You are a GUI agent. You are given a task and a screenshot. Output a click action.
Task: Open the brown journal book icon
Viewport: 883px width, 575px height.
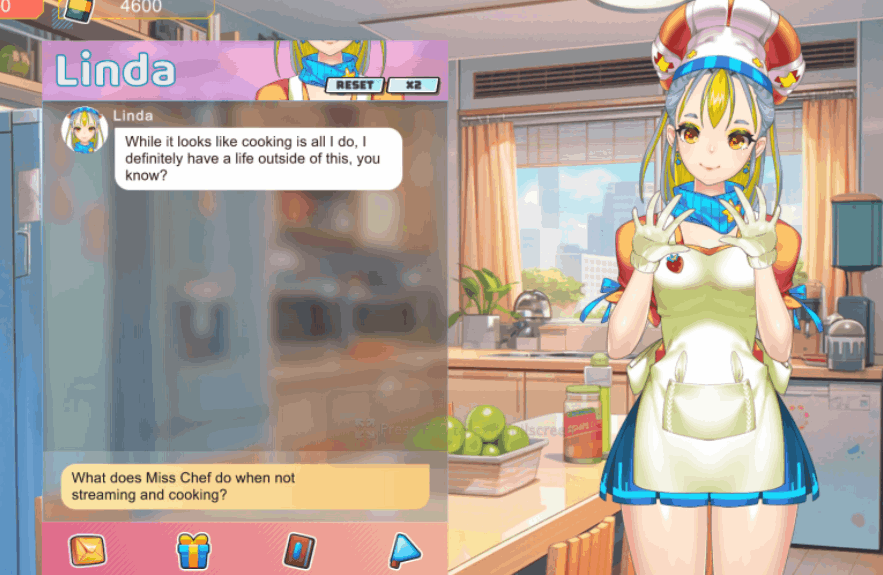pyautogui.click(x=299, y=550)
